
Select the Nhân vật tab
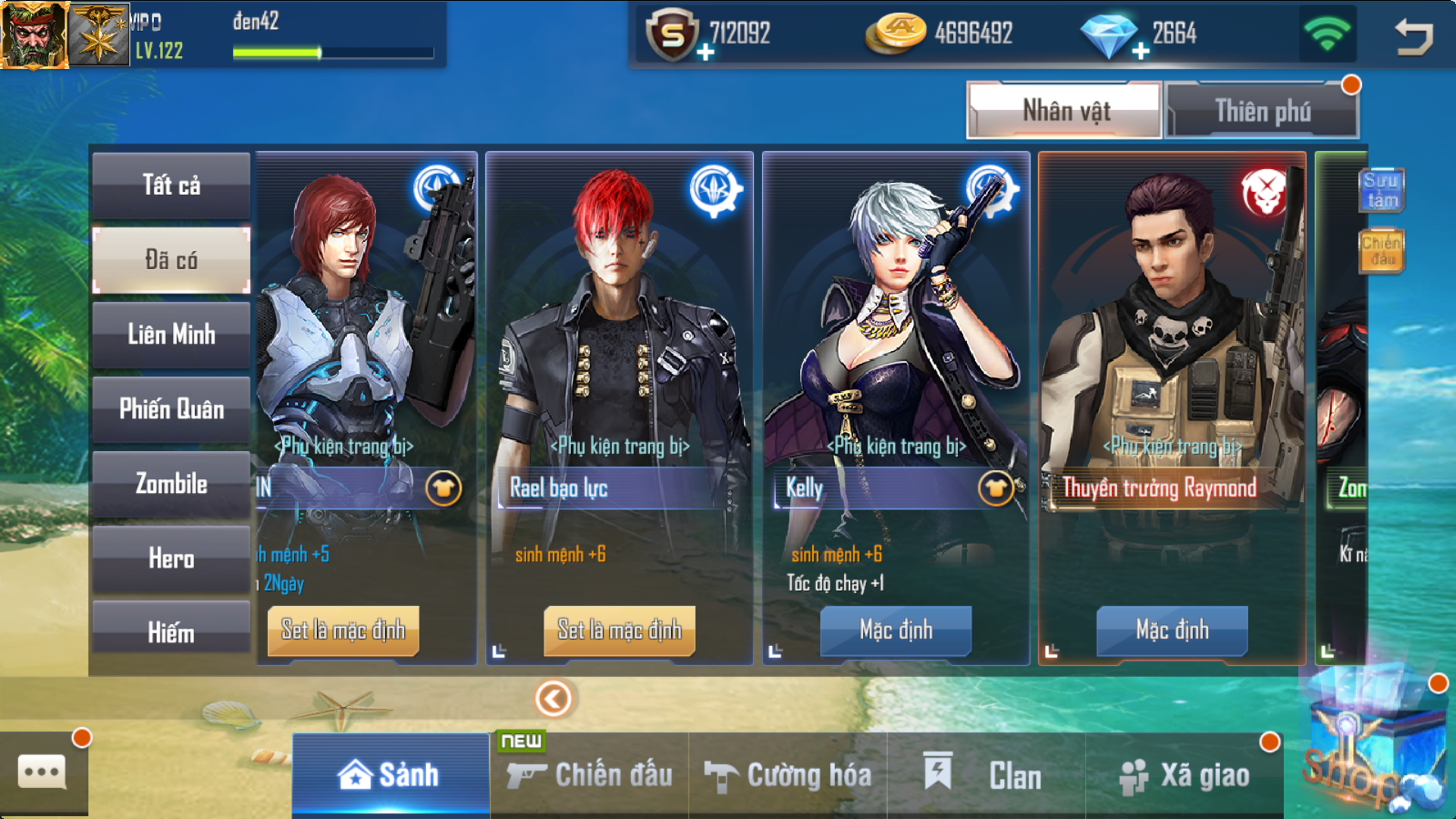1065,111
